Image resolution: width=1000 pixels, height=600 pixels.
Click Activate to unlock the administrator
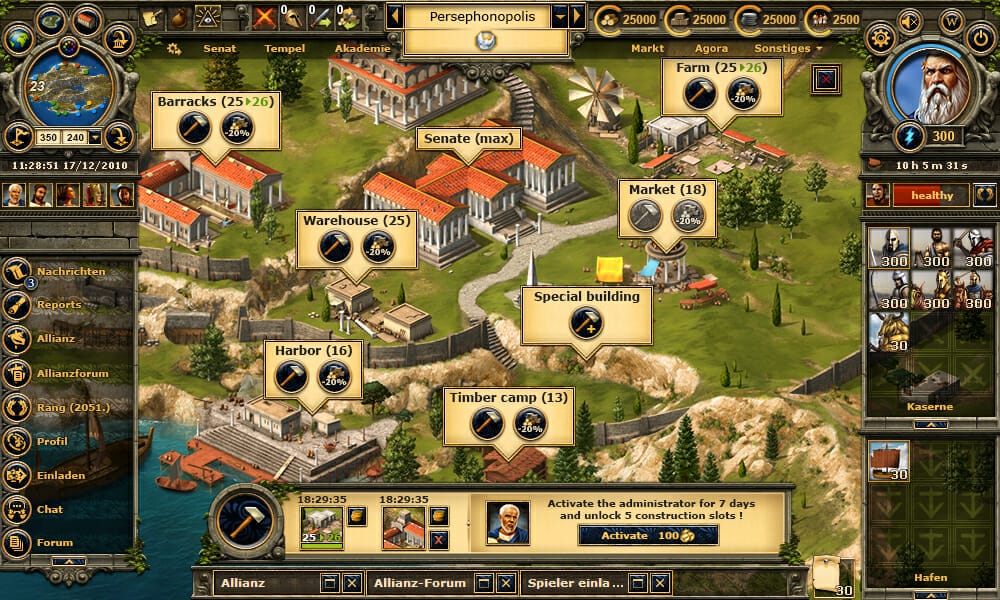[x=648, y=535]
